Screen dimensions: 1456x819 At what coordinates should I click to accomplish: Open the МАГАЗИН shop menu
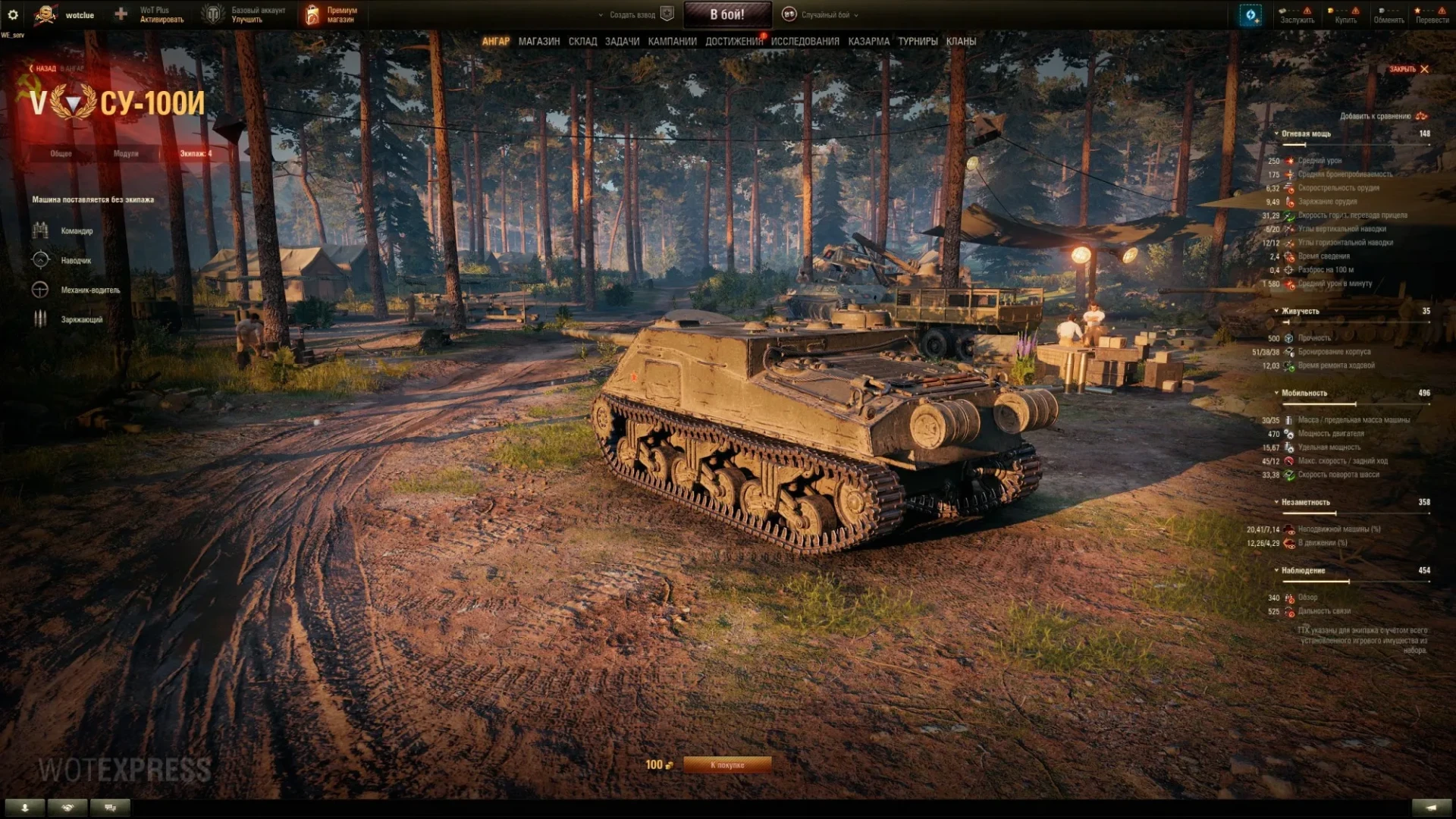[x=538, y=42]
